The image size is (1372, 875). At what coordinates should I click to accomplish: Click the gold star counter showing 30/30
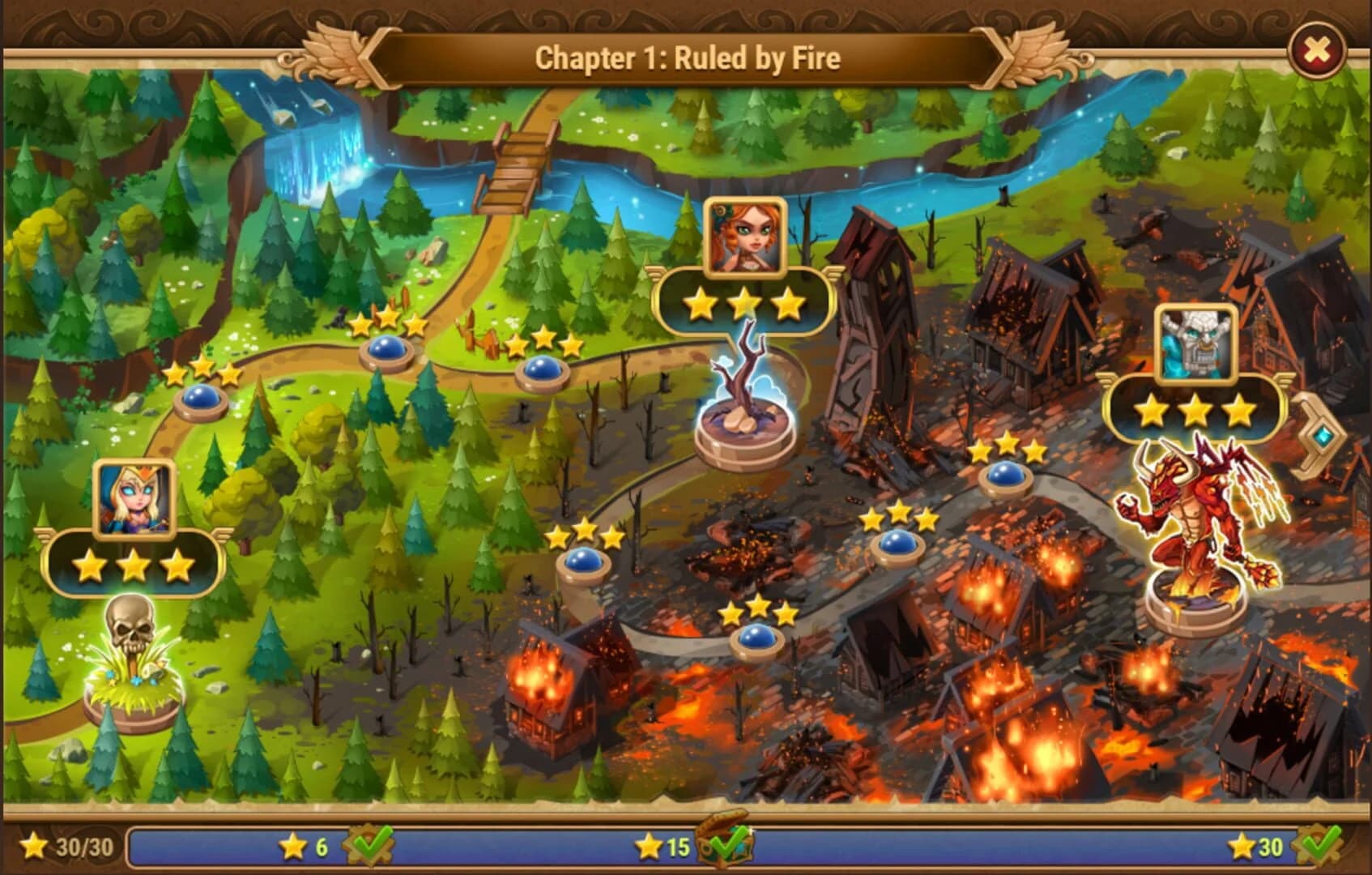coord(65,847)
